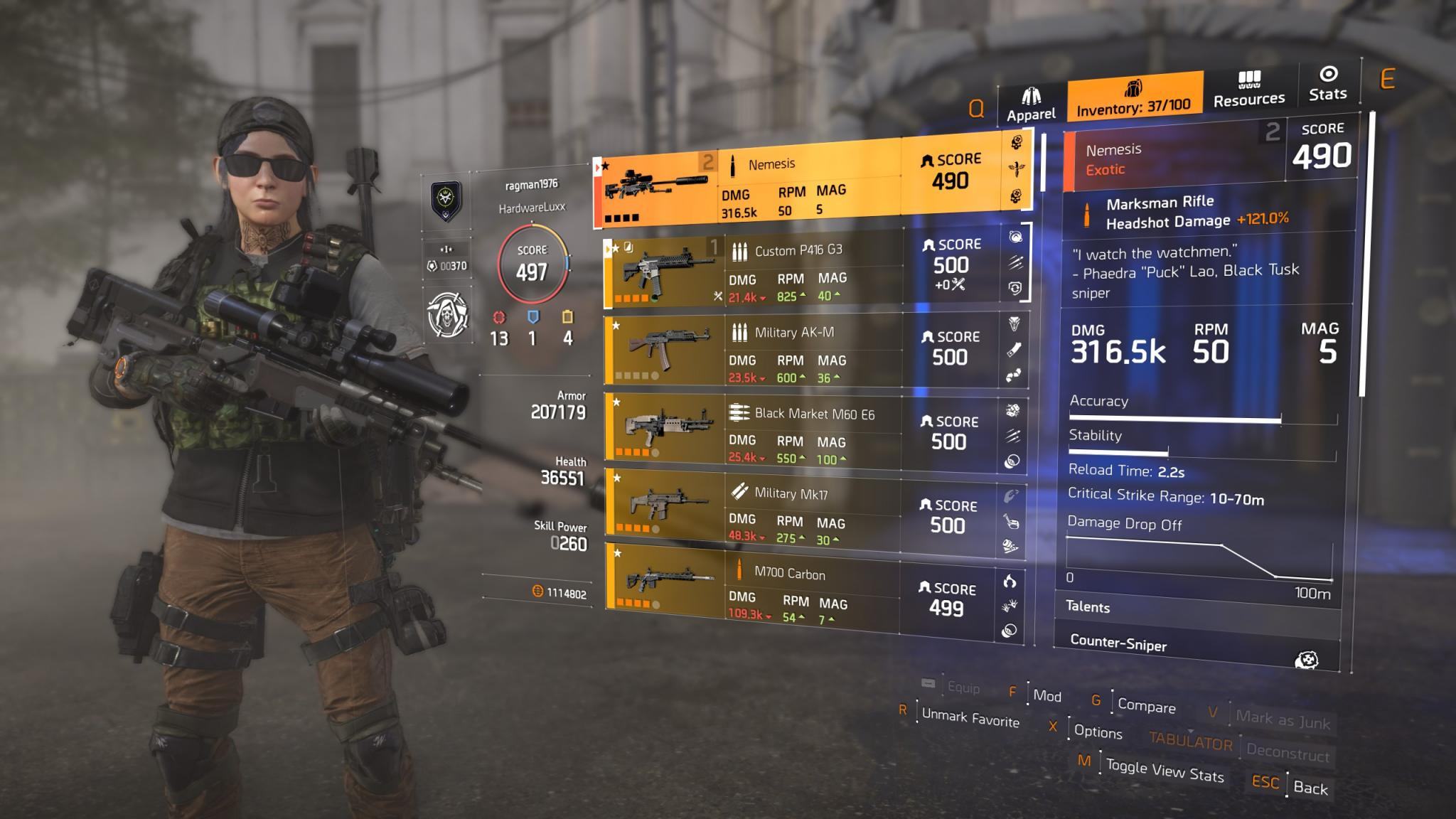The height and width of the screenshot is (819, 1456).
Task: Open the Mod option for weapon
Action: coord(1046,696)
